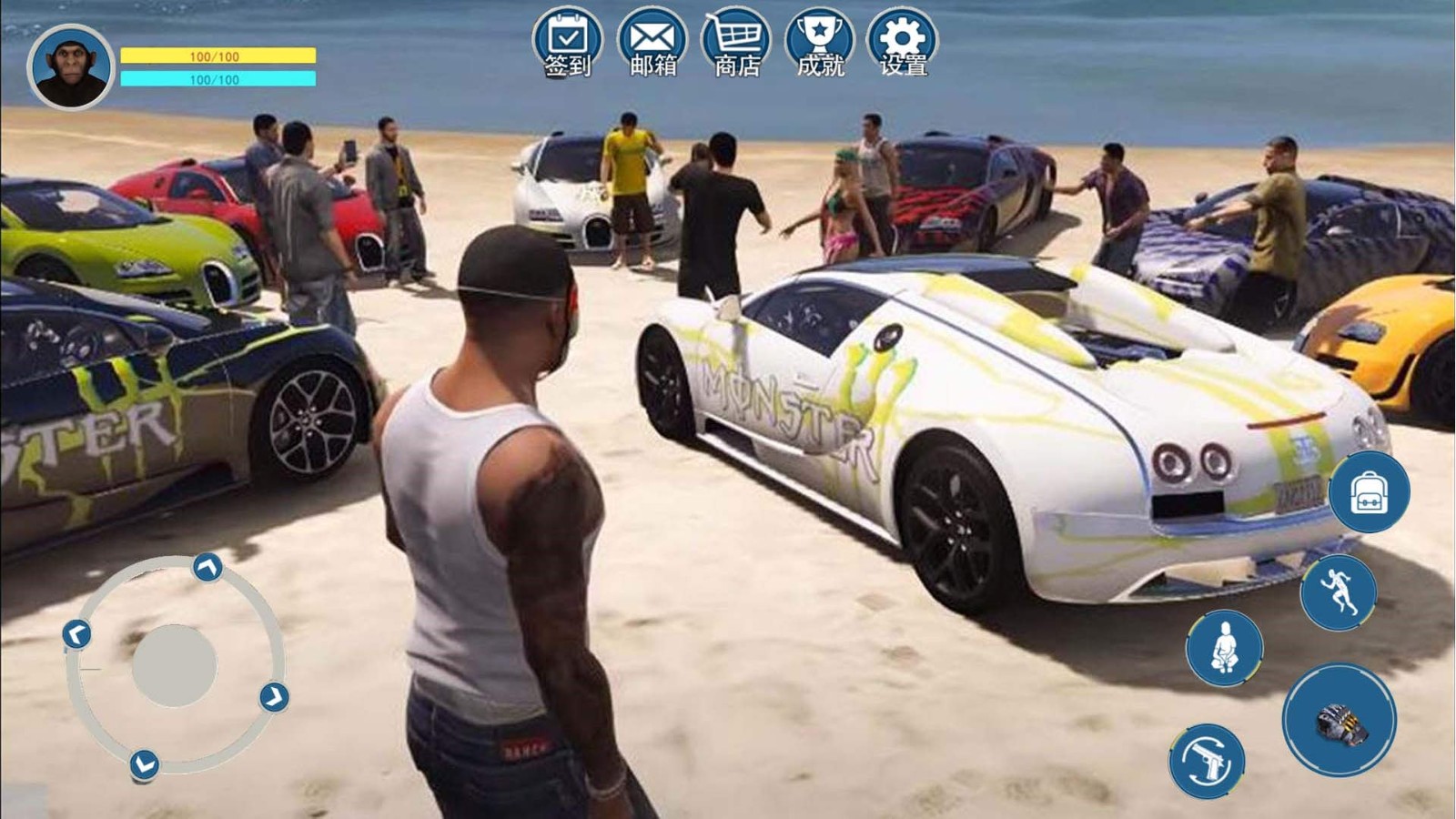Screen dimensions: 1456x819
Task: View the 成就 achievements
Action: pos(820,43)
